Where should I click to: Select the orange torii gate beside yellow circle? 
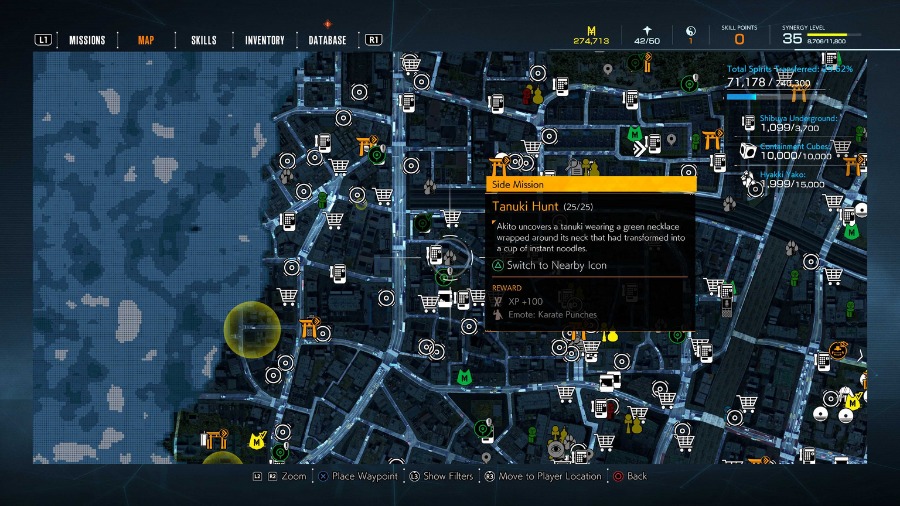307,328
